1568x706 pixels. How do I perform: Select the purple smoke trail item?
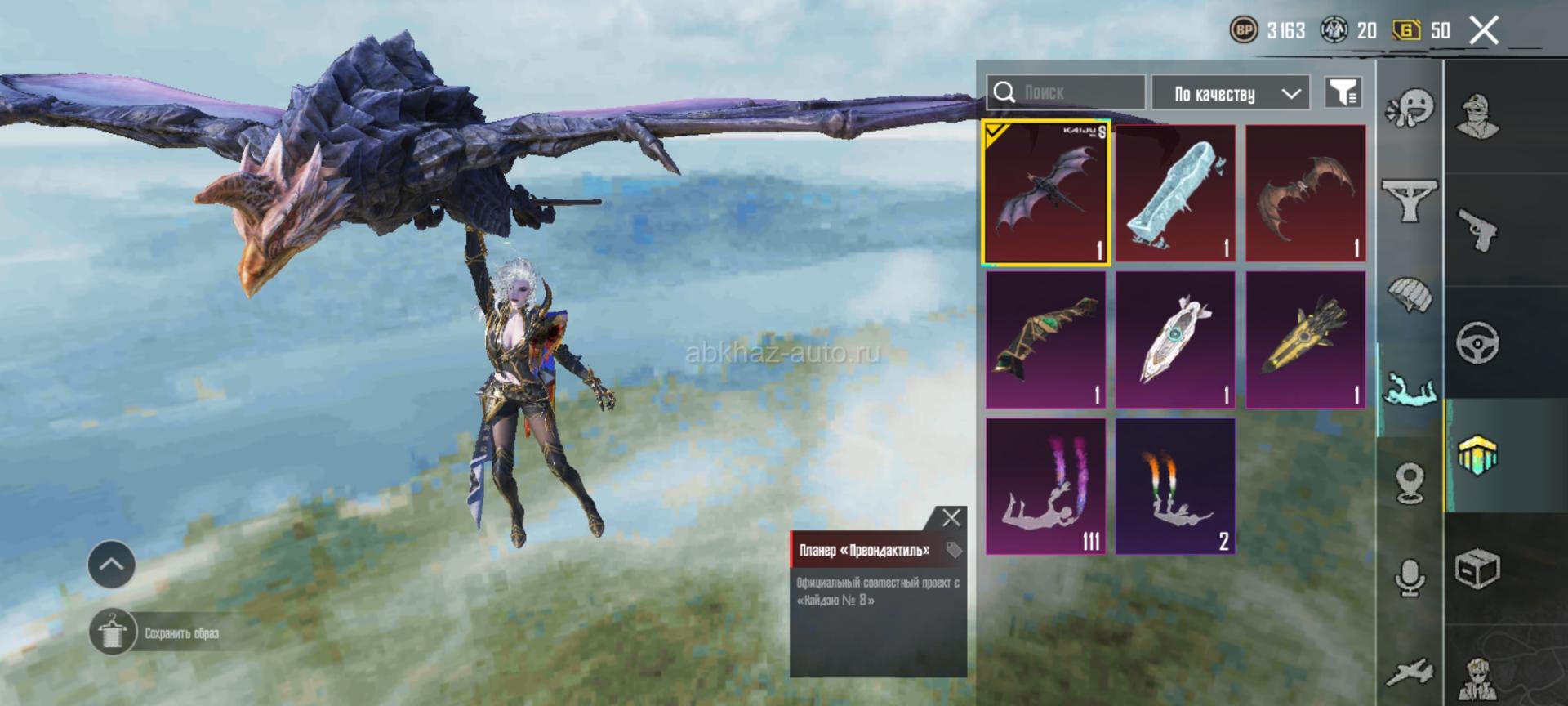coord(1046,487)
